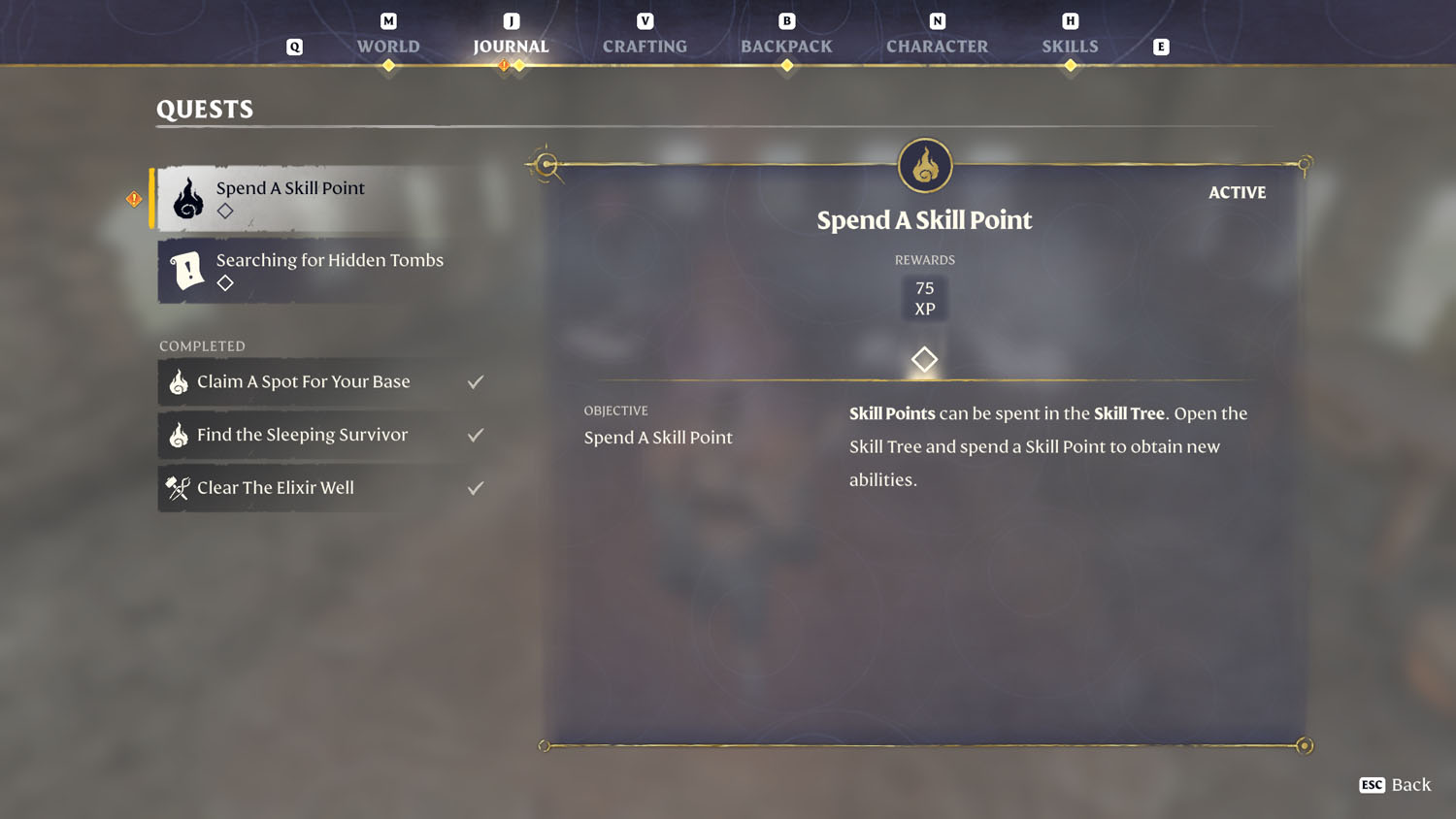Select the flame icon next to Find the Sleeping Survivor

(x=178, y=435)
